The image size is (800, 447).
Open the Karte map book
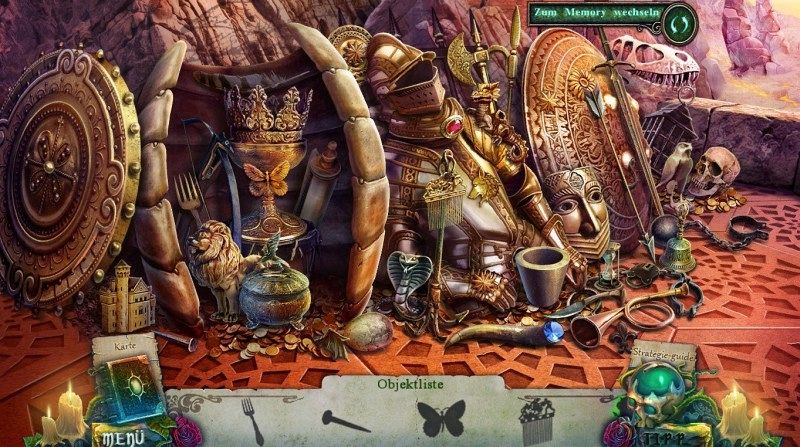pos(129,385)
